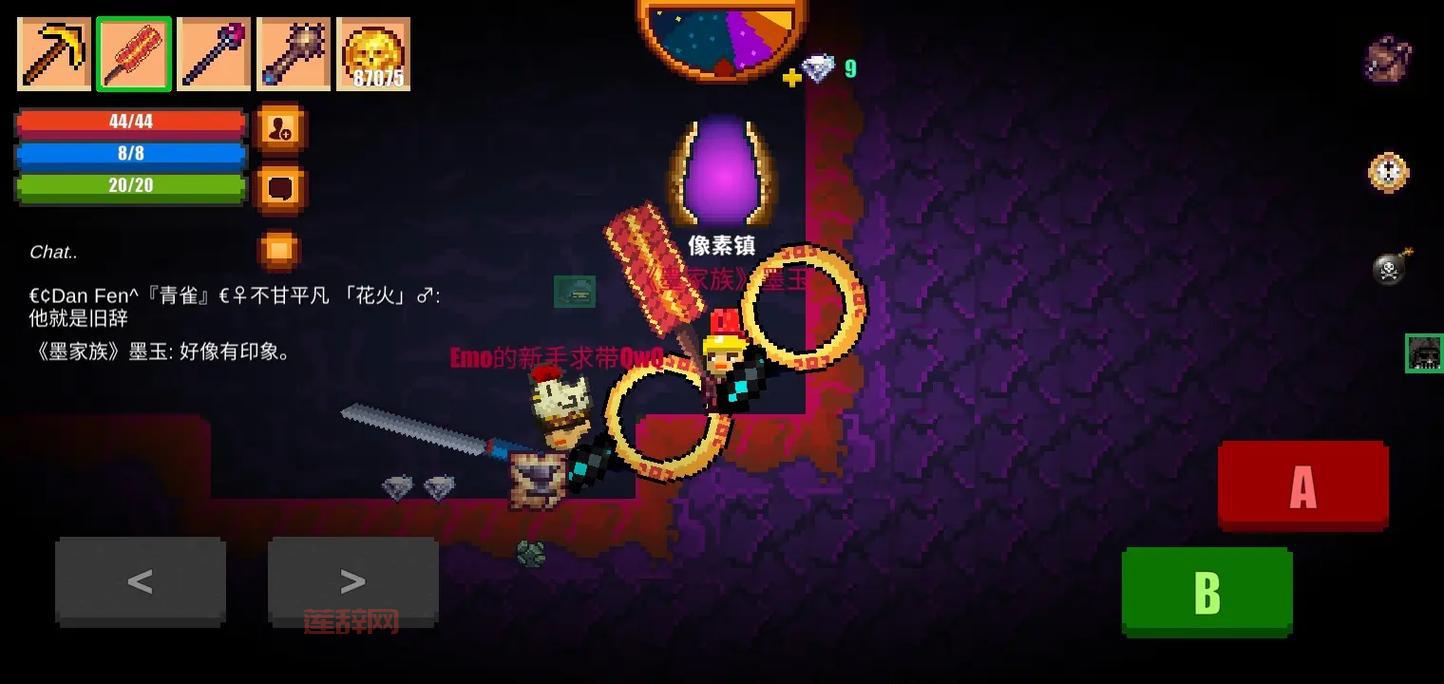Open the backpack inventory icon

(x=1388, y=59)
